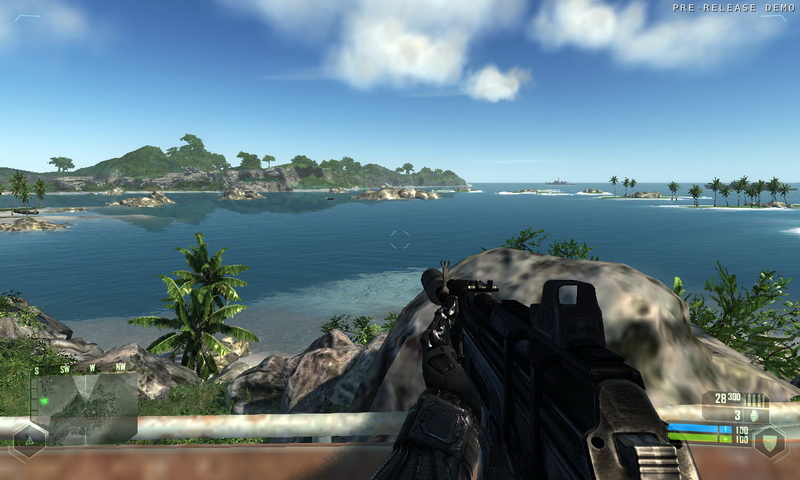Click the green objective marker on minimap
The width and height of the screenshot is (800, 480).
click(44, 401)
